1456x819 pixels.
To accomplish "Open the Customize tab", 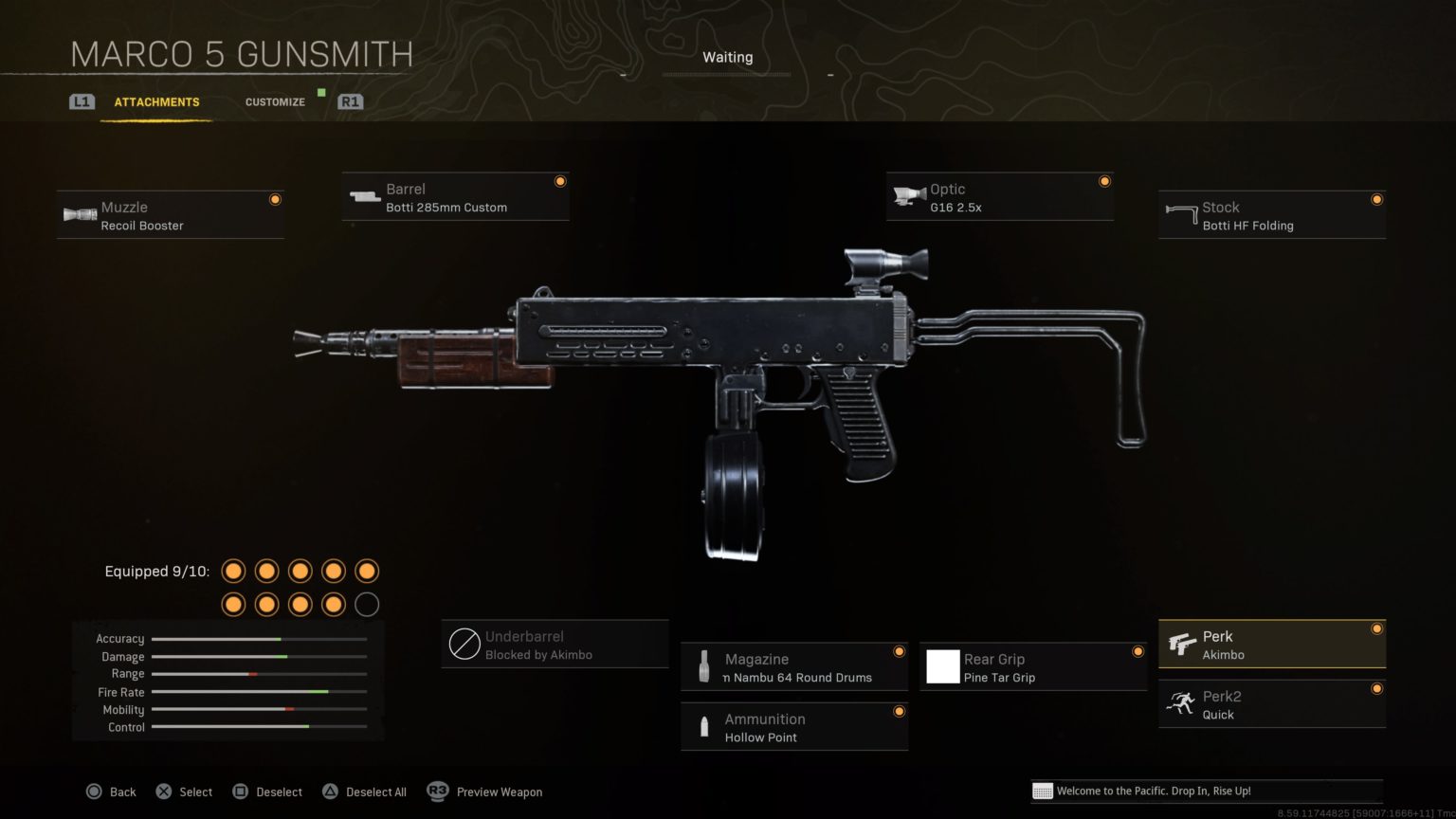I will [x=275, y=102].
